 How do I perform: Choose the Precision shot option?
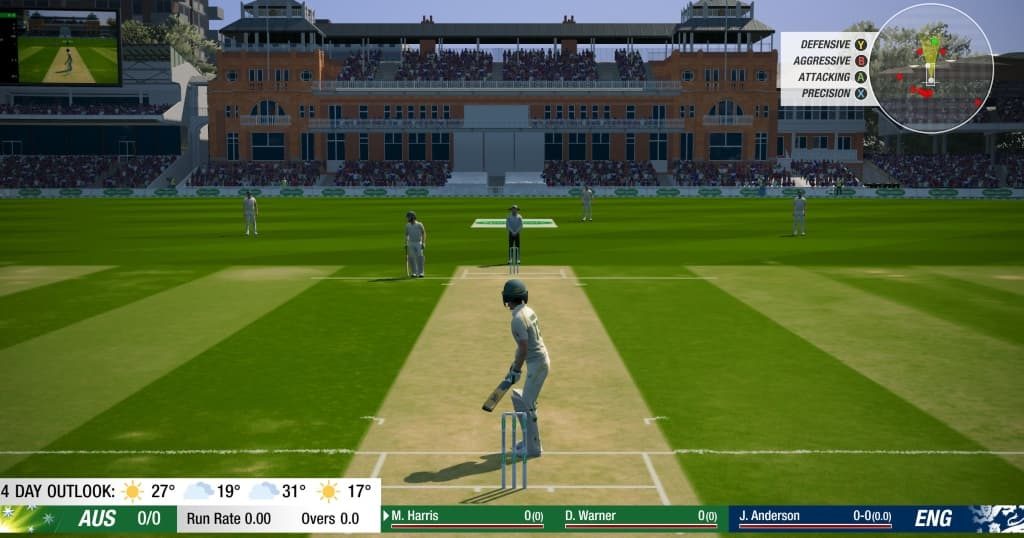pos(826,93)
